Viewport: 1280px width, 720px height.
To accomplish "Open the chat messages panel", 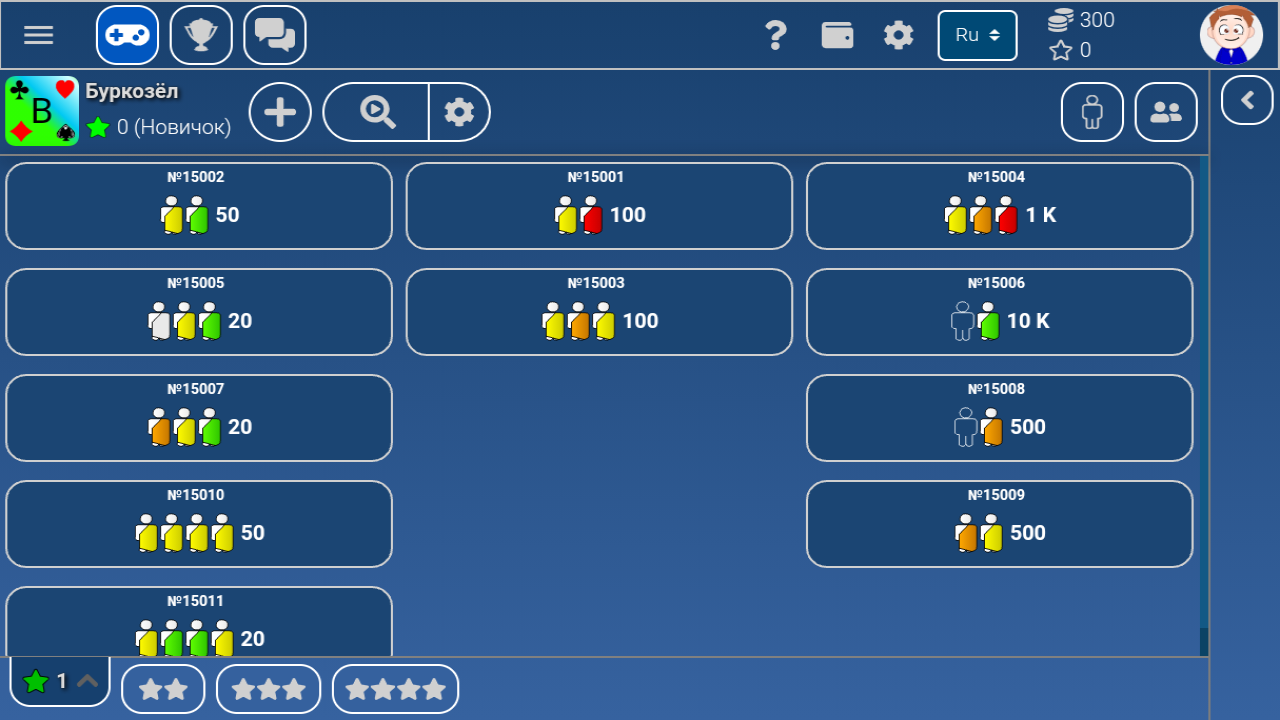I will click(274, 34).
